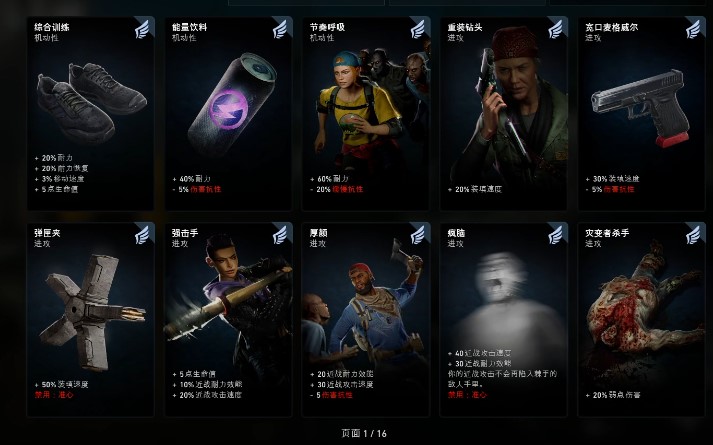The image size is (713, 445).
Task: Choose the 能量饮料 energy drink card
Action: pos(228,112)
